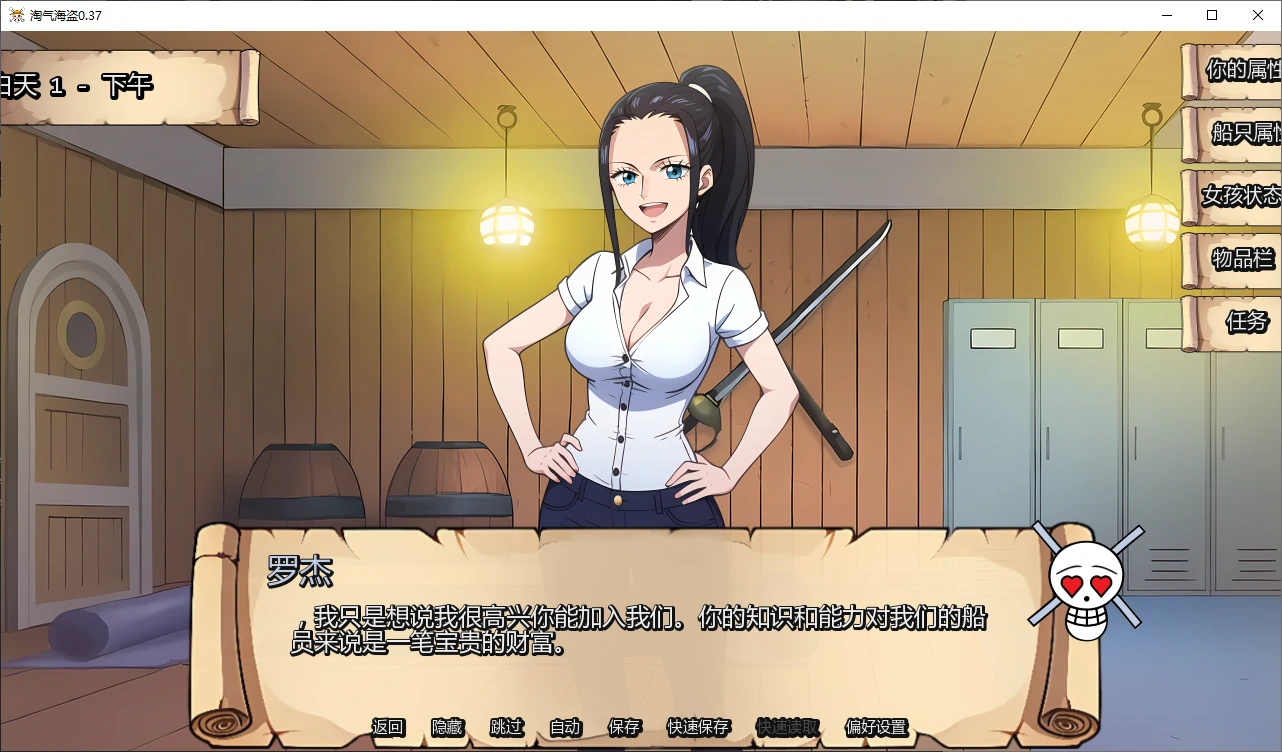The width and height of the screenshot is (1282, 752).
Task: Select 快速保存 quick save
Action: pos(698,727)
